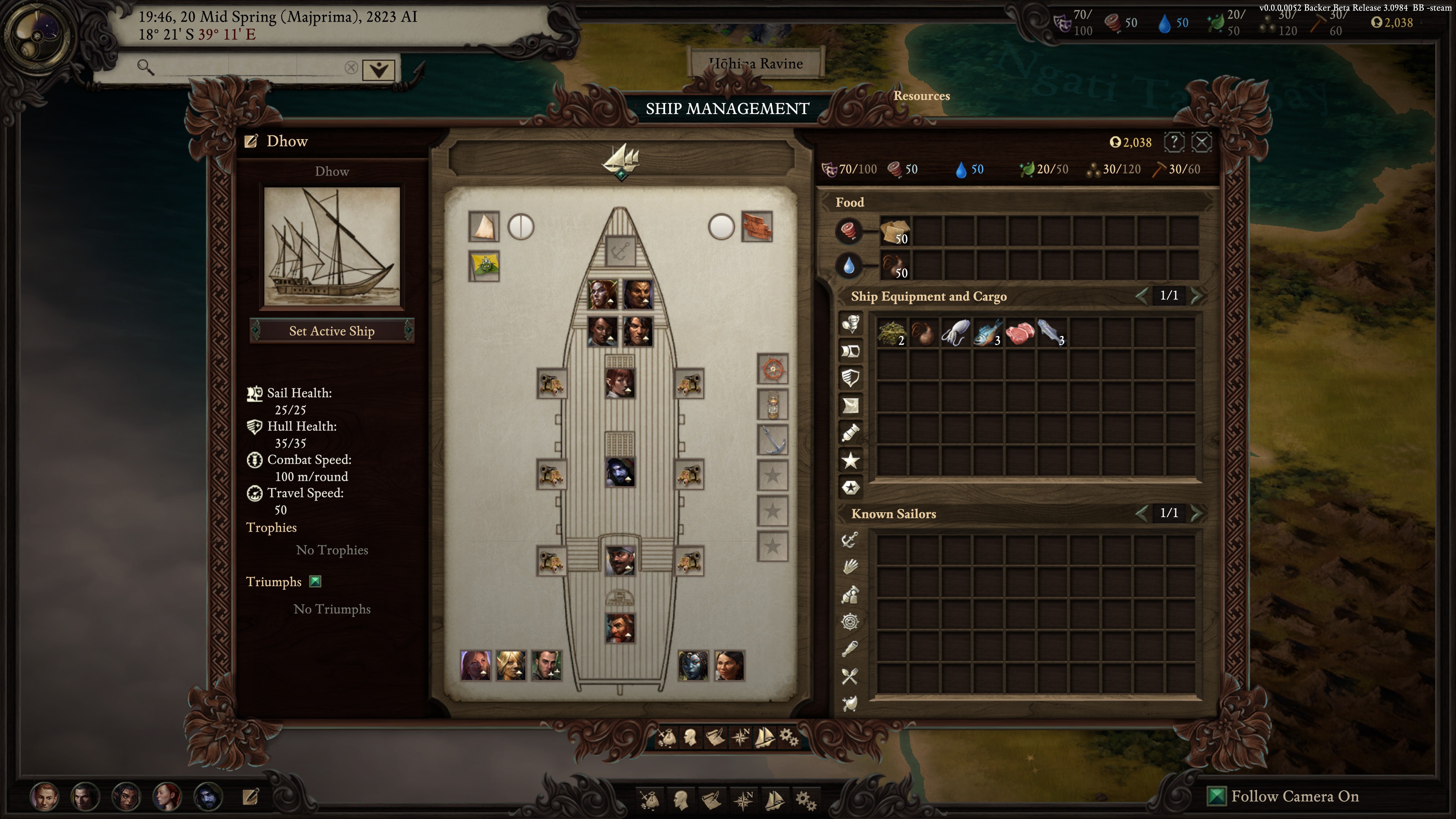Select the squid cargo item
Screen dimensions: 1456x819
point(955,333)
